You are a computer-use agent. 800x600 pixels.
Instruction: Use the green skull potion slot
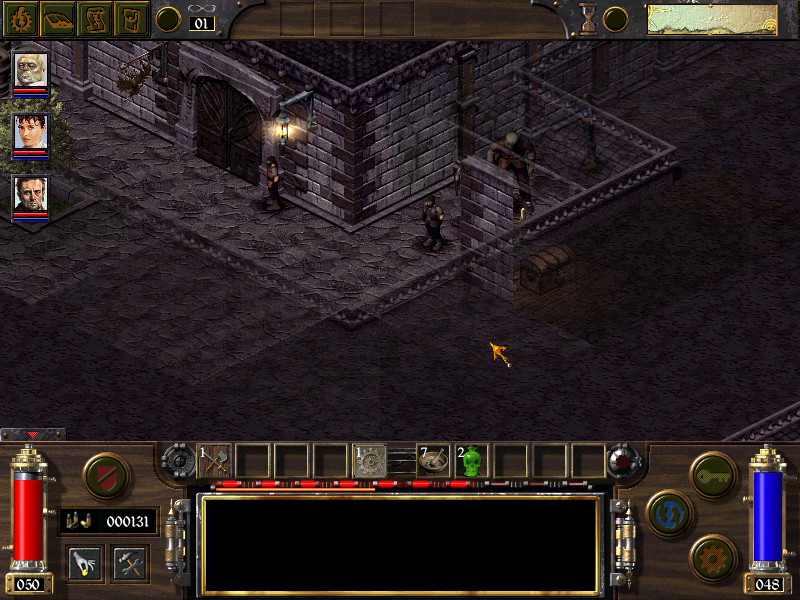click(471, 461)
